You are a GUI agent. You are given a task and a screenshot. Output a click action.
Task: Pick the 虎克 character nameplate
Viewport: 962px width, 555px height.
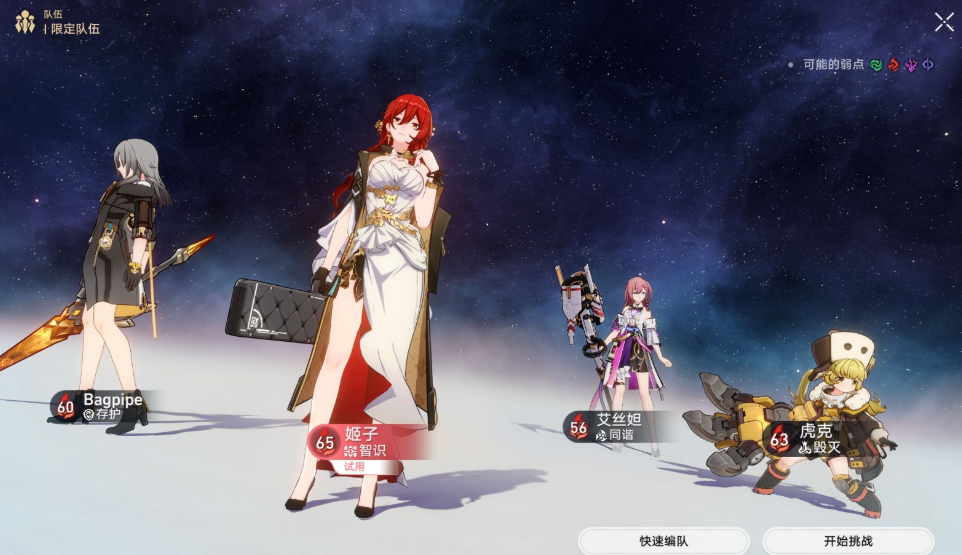tap(808, 439)
